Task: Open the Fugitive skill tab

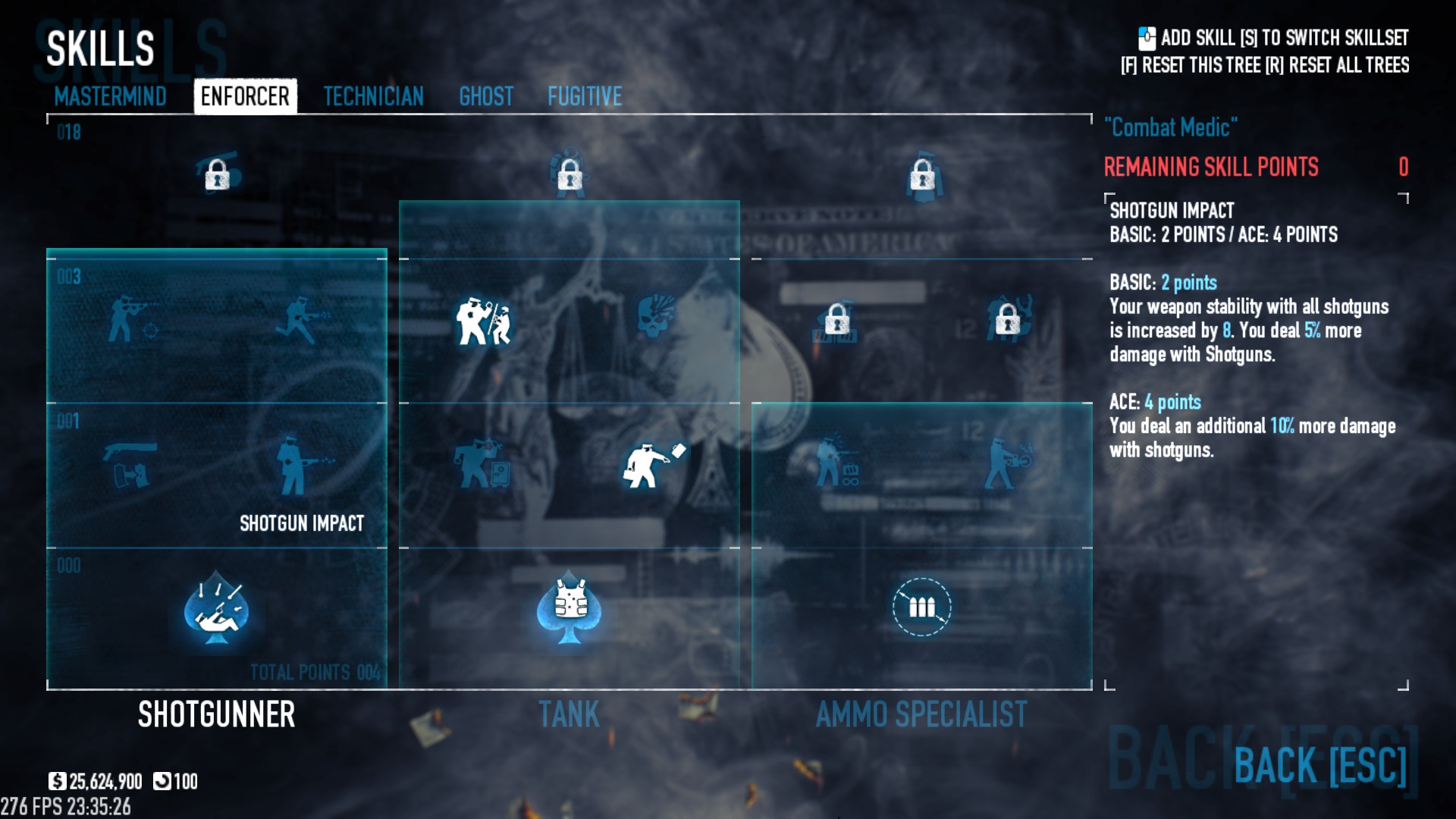Action: pyautogui.click(x=585, y=96)
